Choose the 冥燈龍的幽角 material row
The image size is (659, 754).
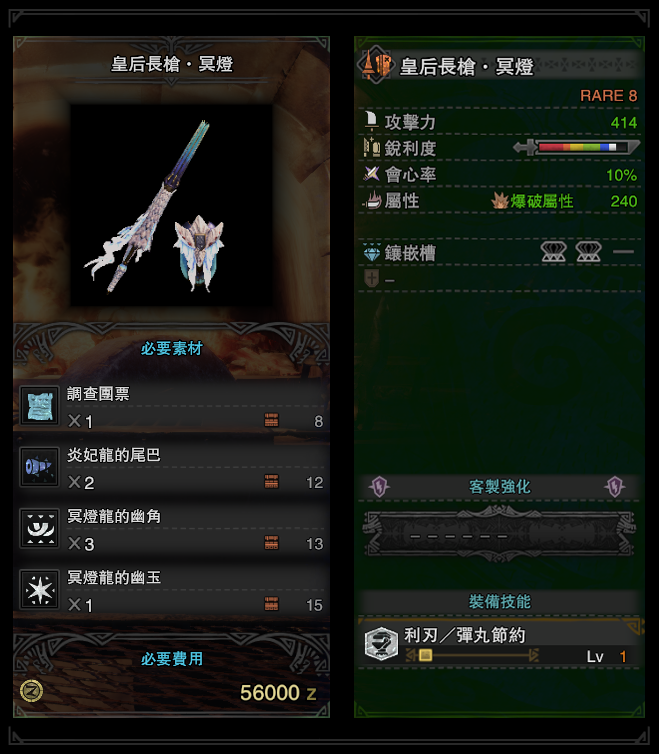[x=172, y=530]
